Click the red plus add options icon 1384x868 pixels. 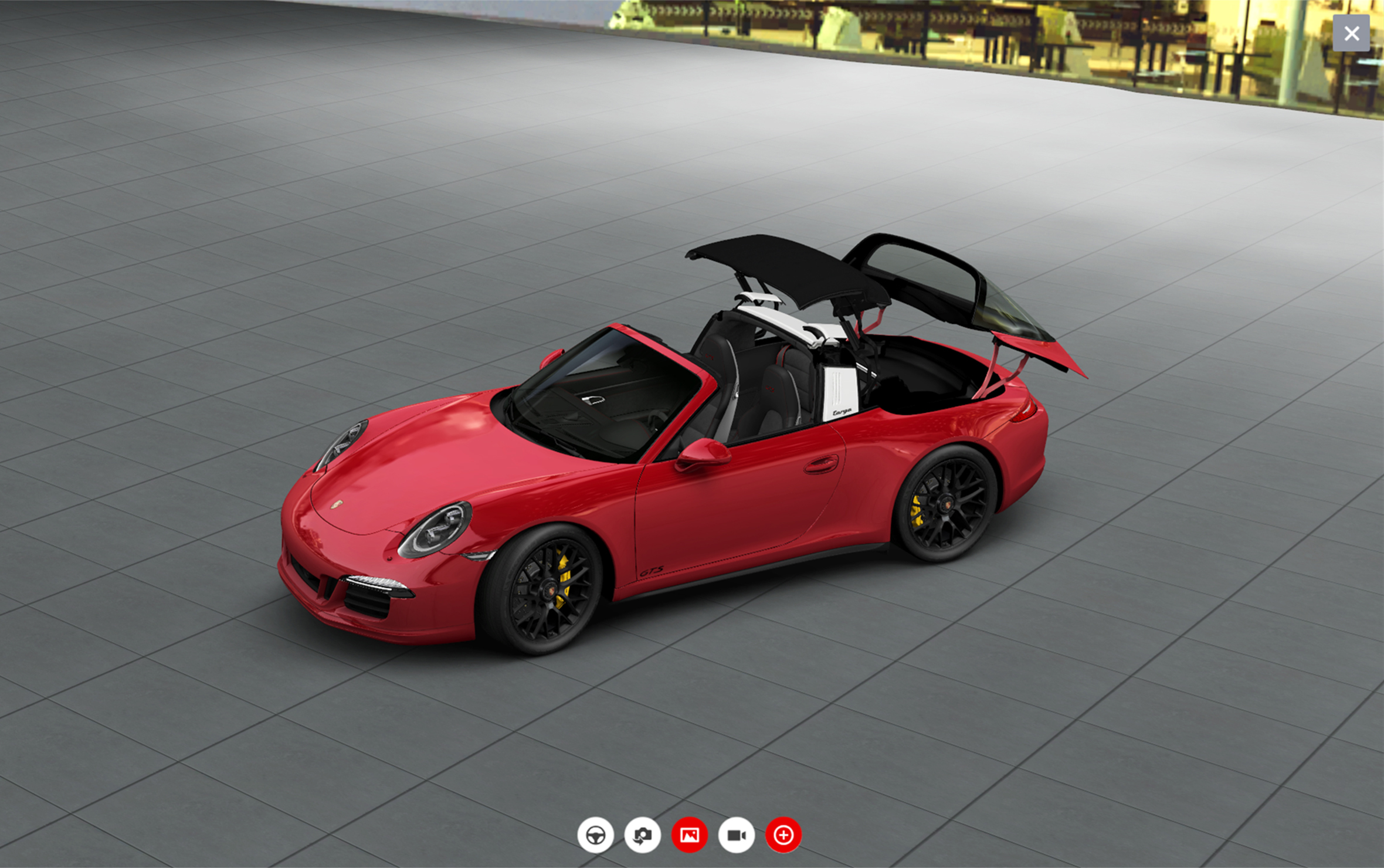(x=784, y=835)
